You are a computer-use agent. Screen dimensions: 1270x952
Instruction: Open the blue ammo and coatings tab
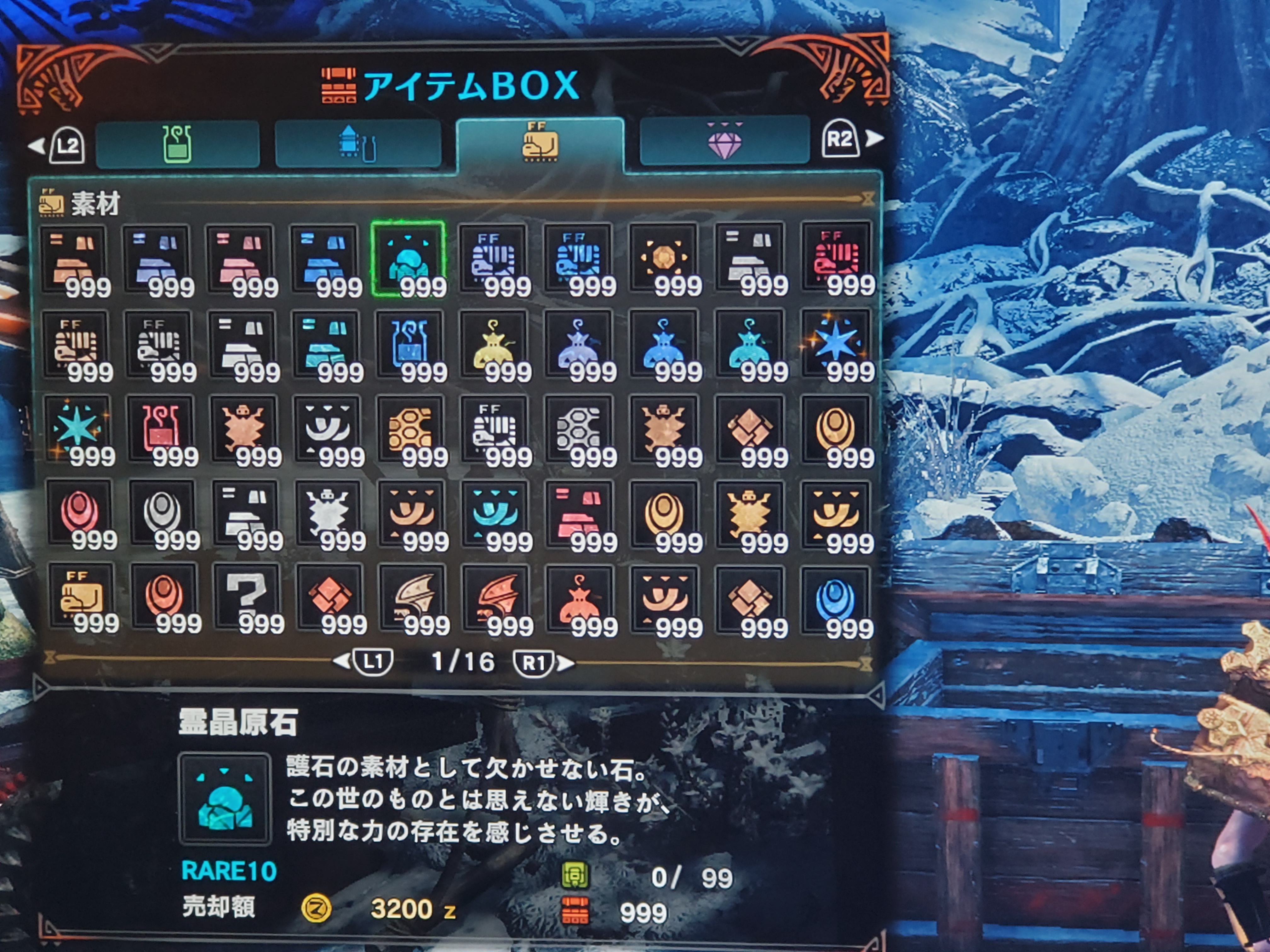point(358,144)
